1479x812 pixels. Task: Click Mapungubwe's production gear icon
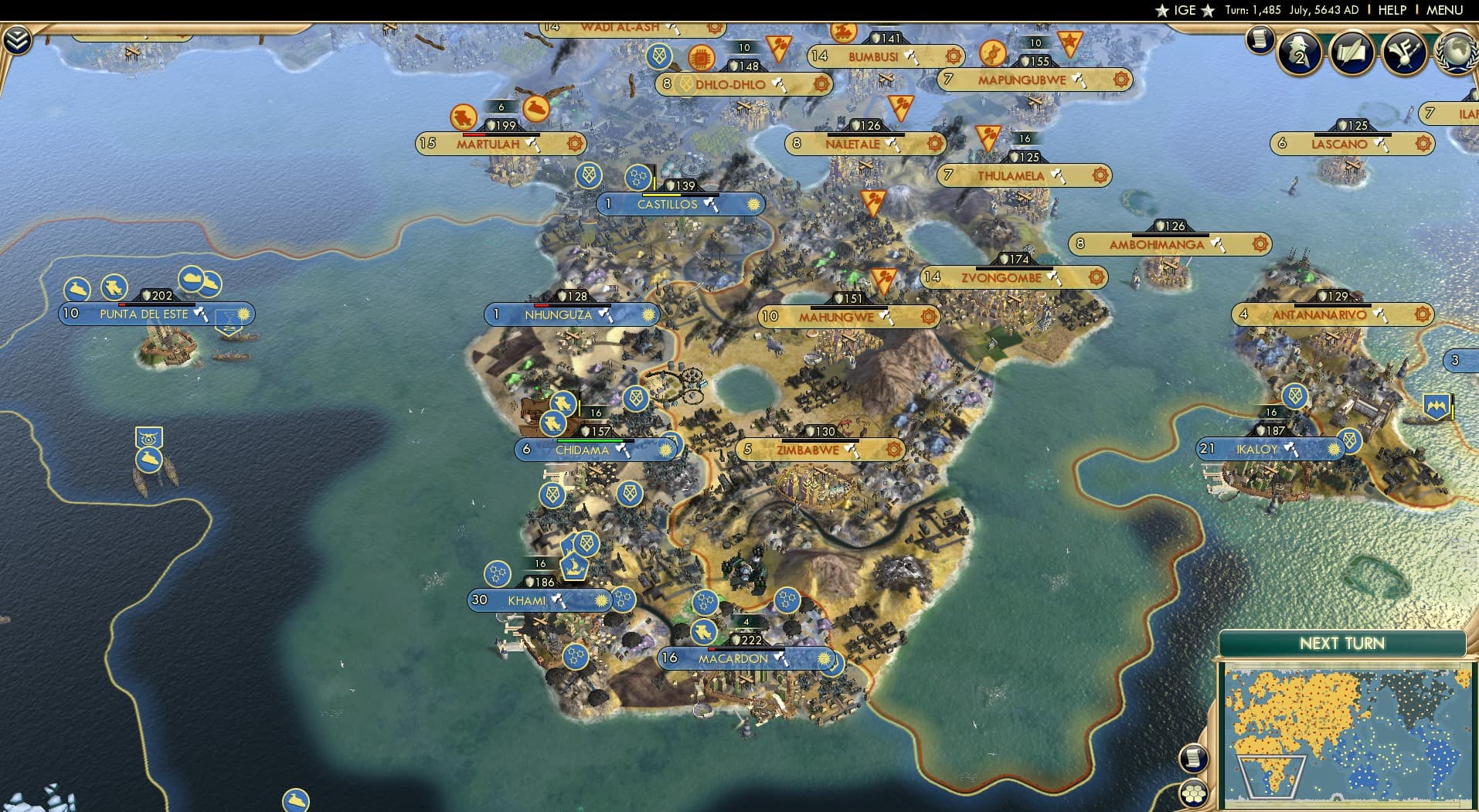click(x=1120, y=80)
